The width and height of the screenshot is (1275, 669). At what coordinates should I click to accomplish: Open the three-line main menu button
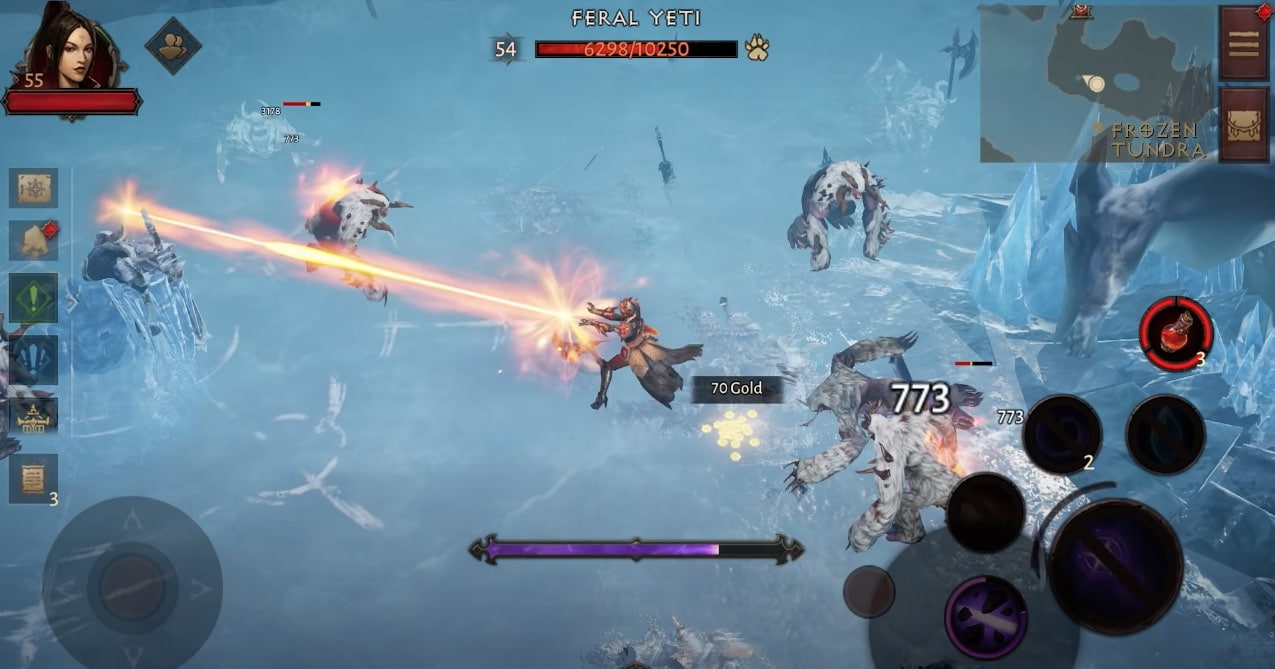(x=1244, y=44)
